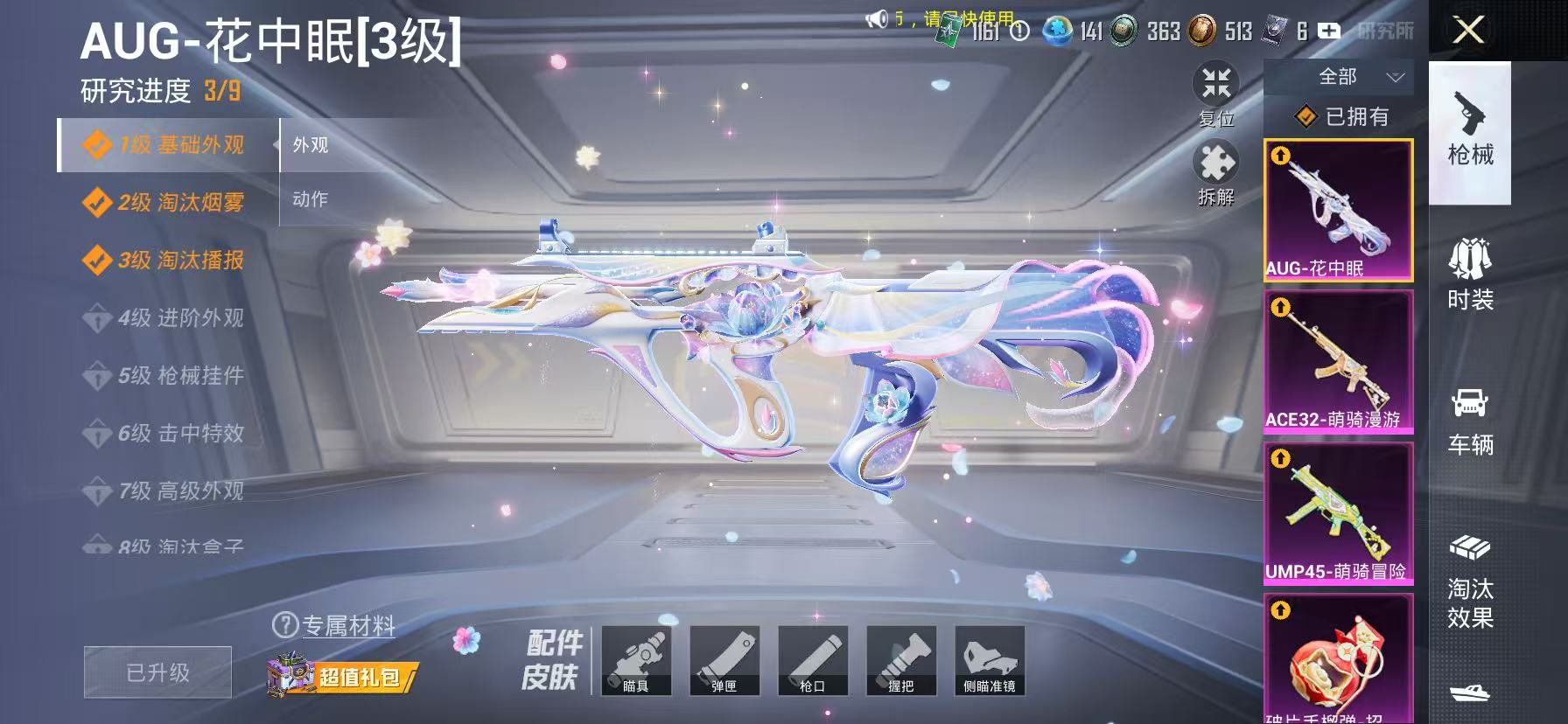Select the 时装 outfits category
The width and height of the screenshot is (1568, 724).
pos(1469,271)
